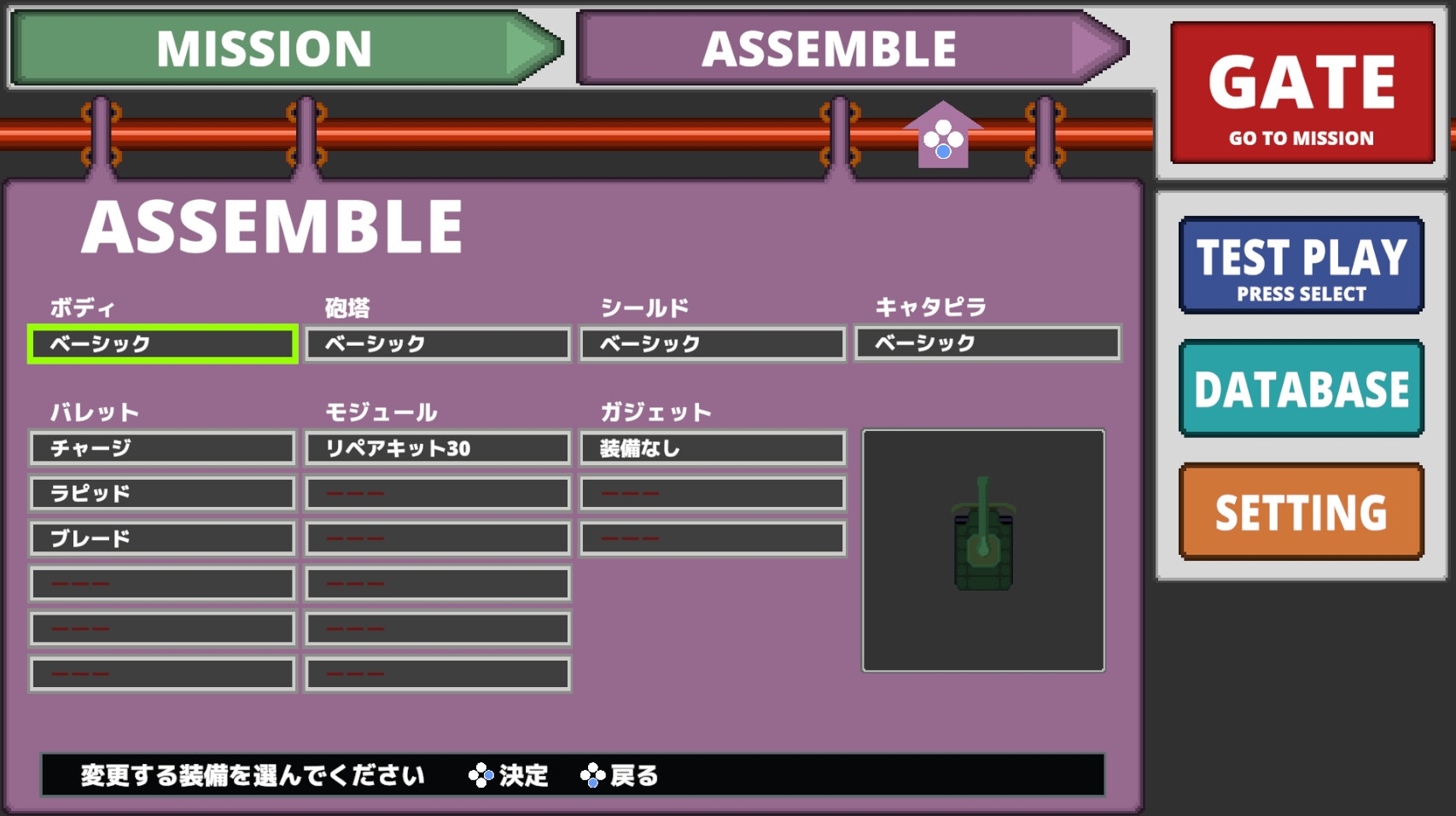This screenshot has width=1456, height=816.
Task: Choose the ブレード bullet slot
Action: [162, 539]
